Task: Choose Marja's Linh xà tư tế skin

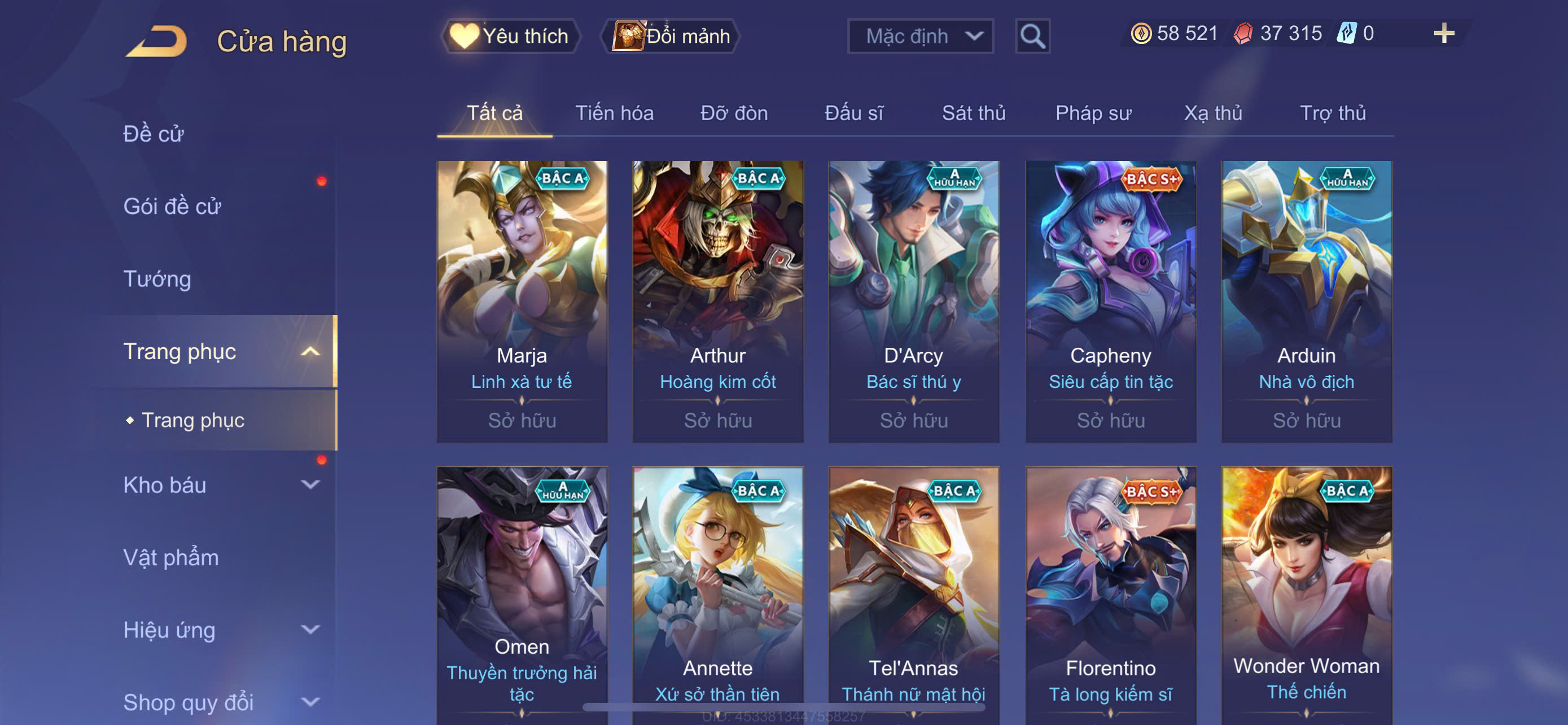Action: (522, 301)
